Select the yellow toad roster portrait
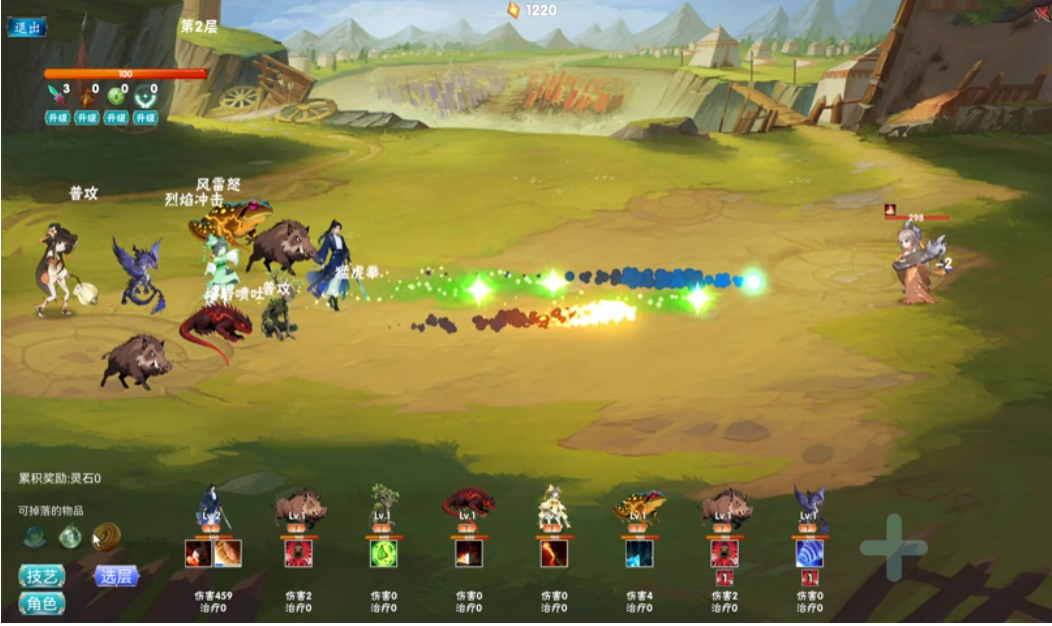The image size is (1052, 626). point(639,505)
